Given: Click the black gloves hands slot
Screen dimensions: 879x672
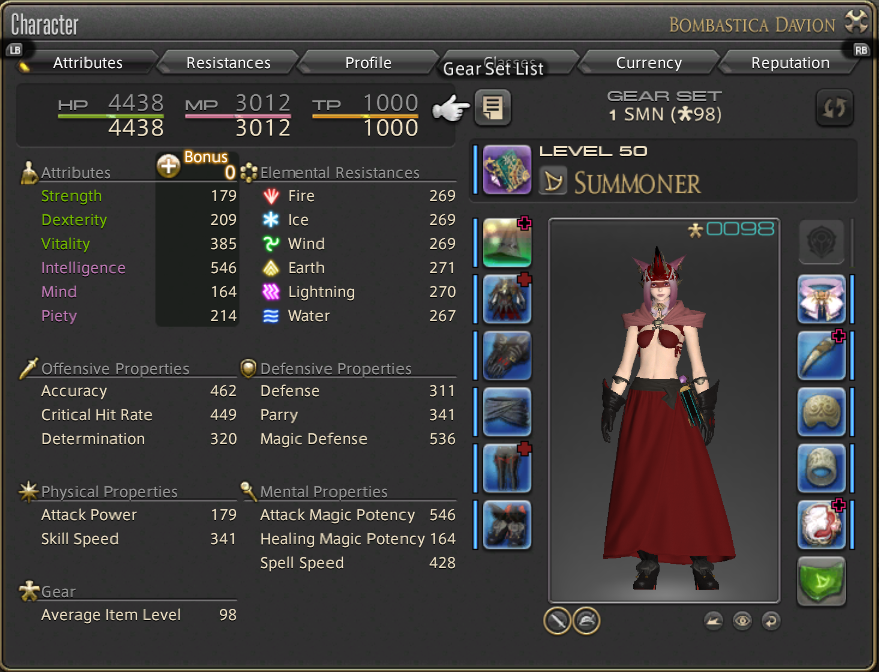Looking at the screenshot, I should (x=507, y=356).
